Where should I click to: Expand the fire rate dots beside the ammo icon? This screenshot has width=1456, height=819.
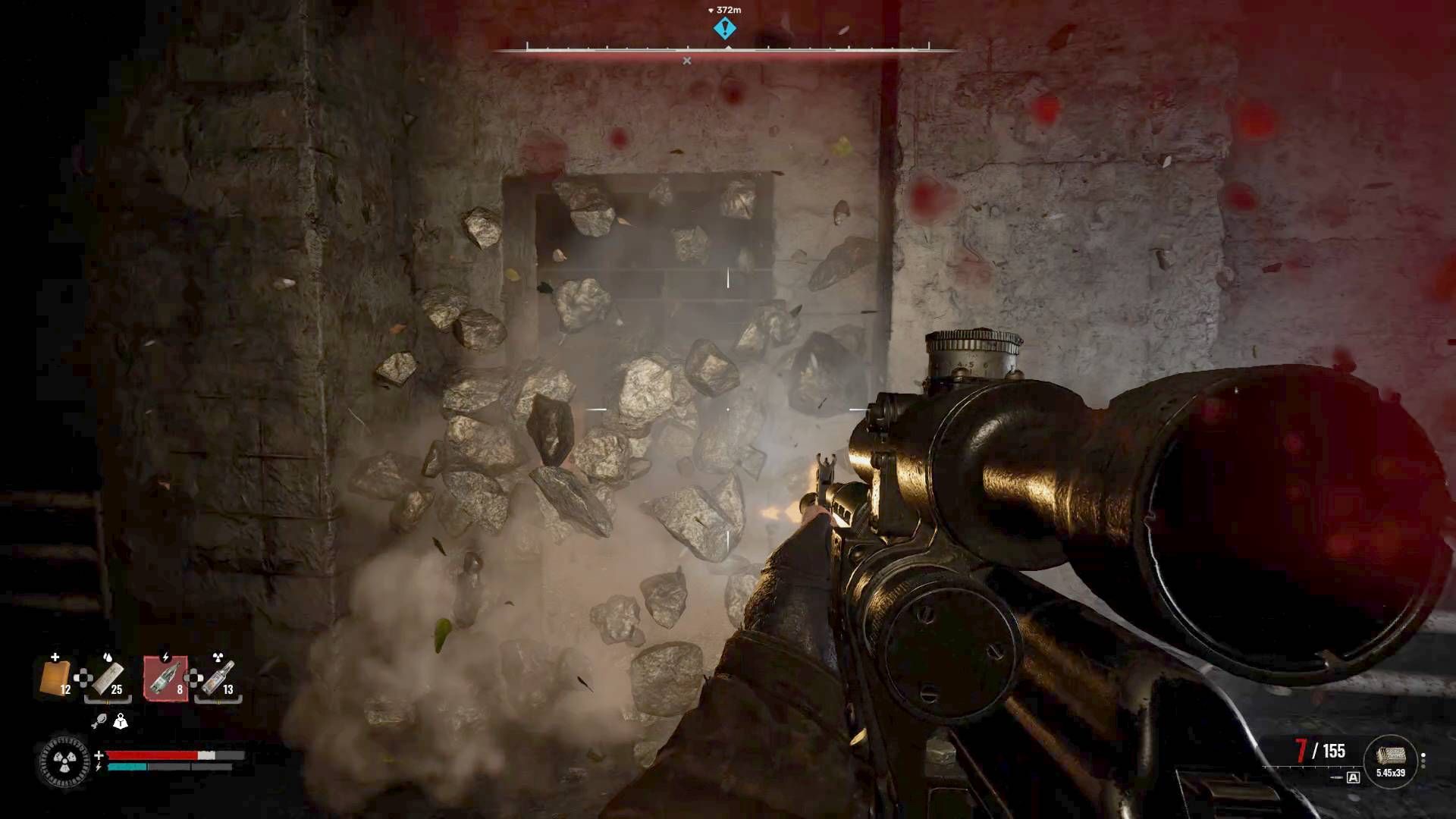(x=1423, y=761)
